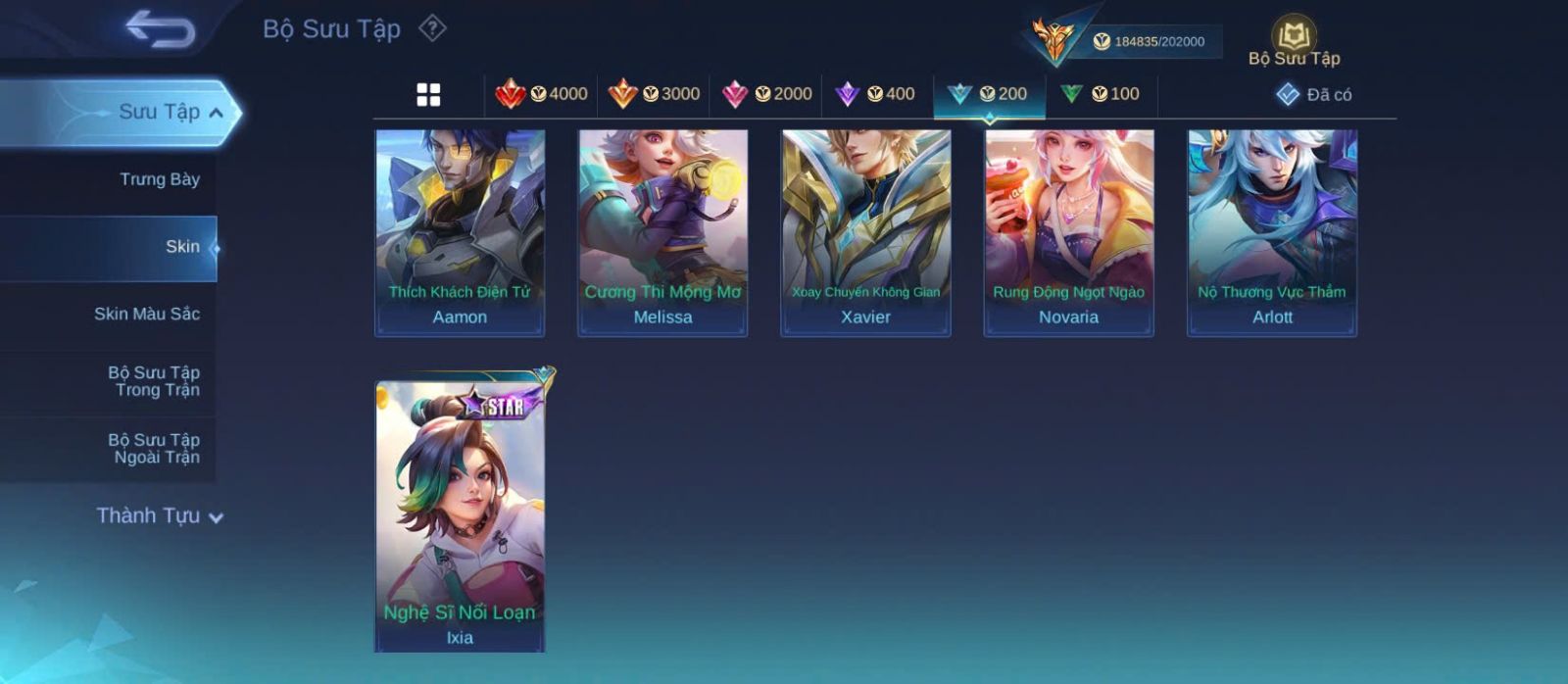
Task: Select the Skin menu entry
Action: 182,247
